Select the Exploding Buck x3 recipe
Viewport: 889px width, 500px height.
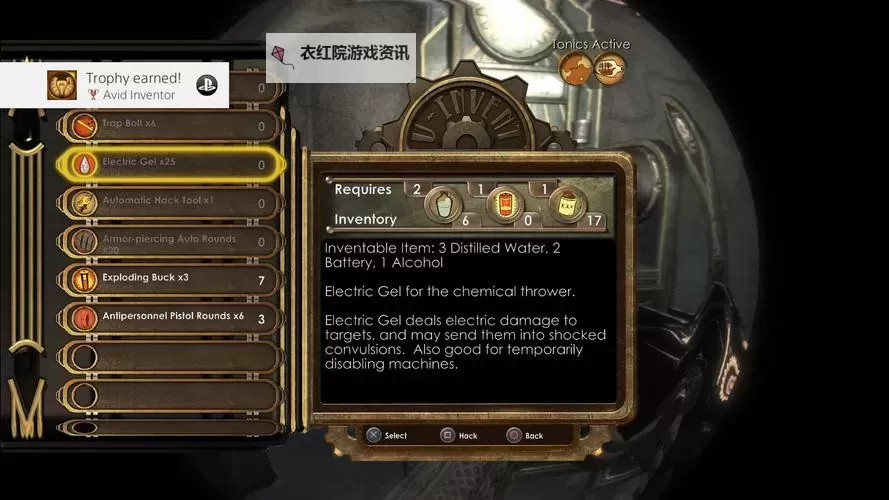(x=170, y=279)
